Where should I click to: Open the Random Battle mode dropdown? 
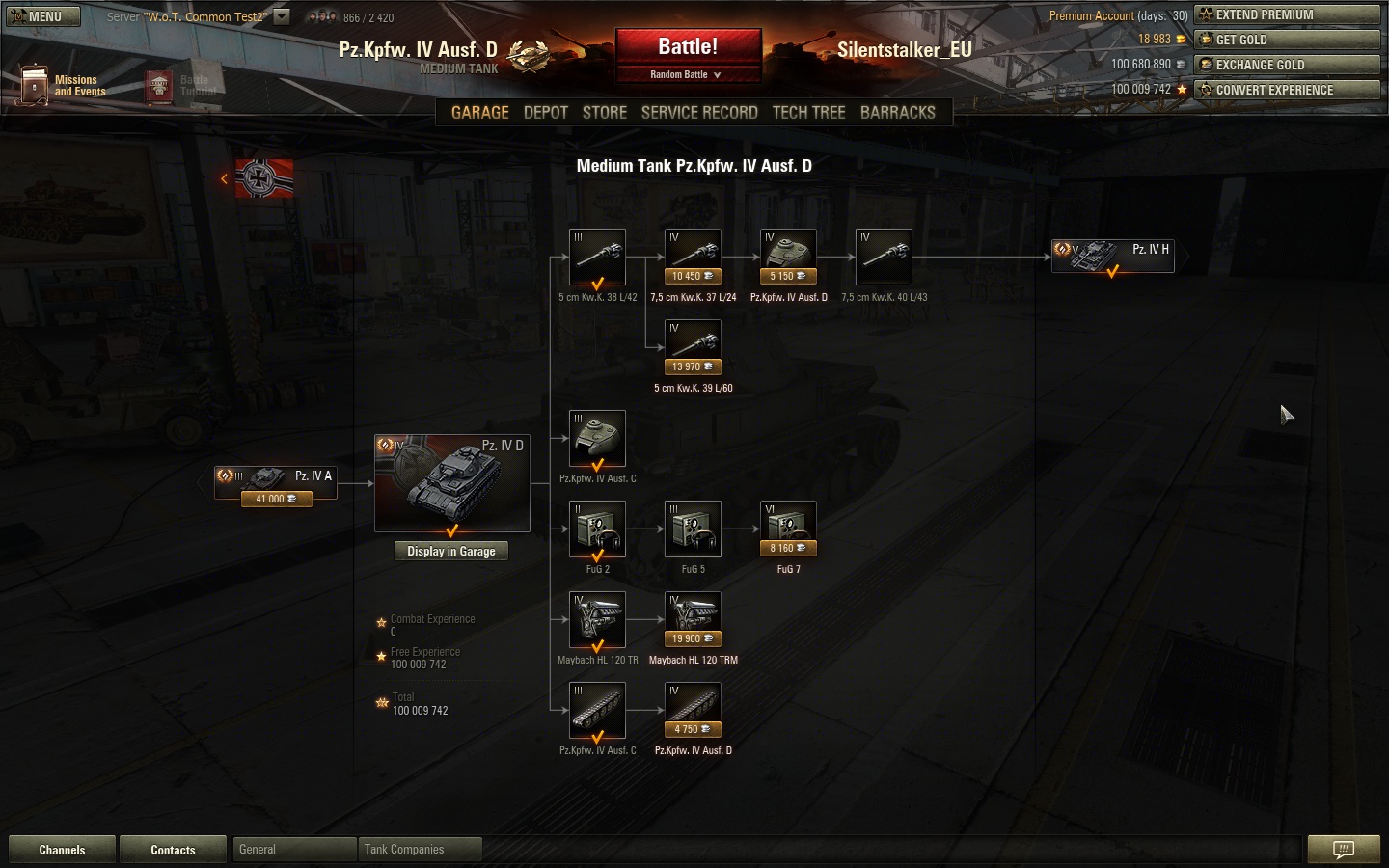tap(687, 75)
